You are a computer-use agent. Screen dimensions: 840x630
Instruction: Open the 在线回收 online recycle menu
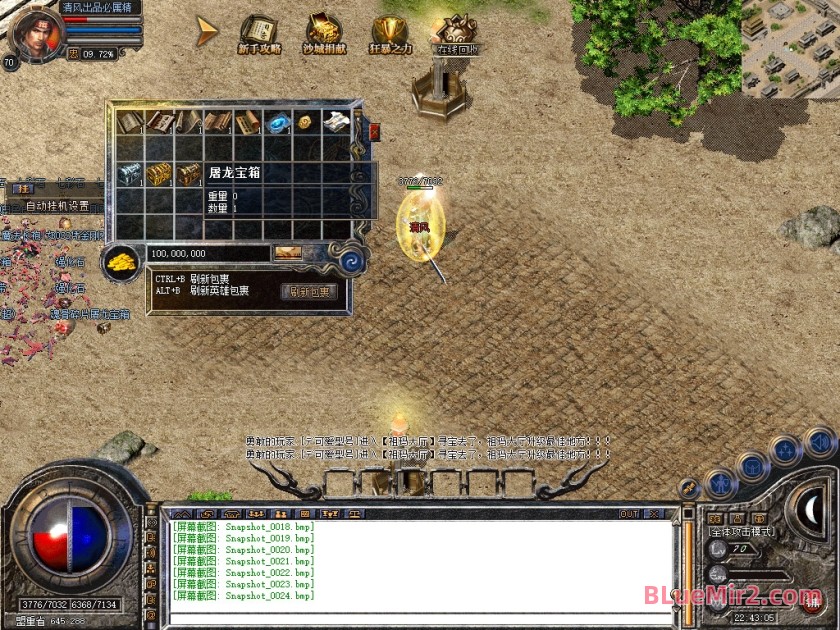(x=458, y=34)
